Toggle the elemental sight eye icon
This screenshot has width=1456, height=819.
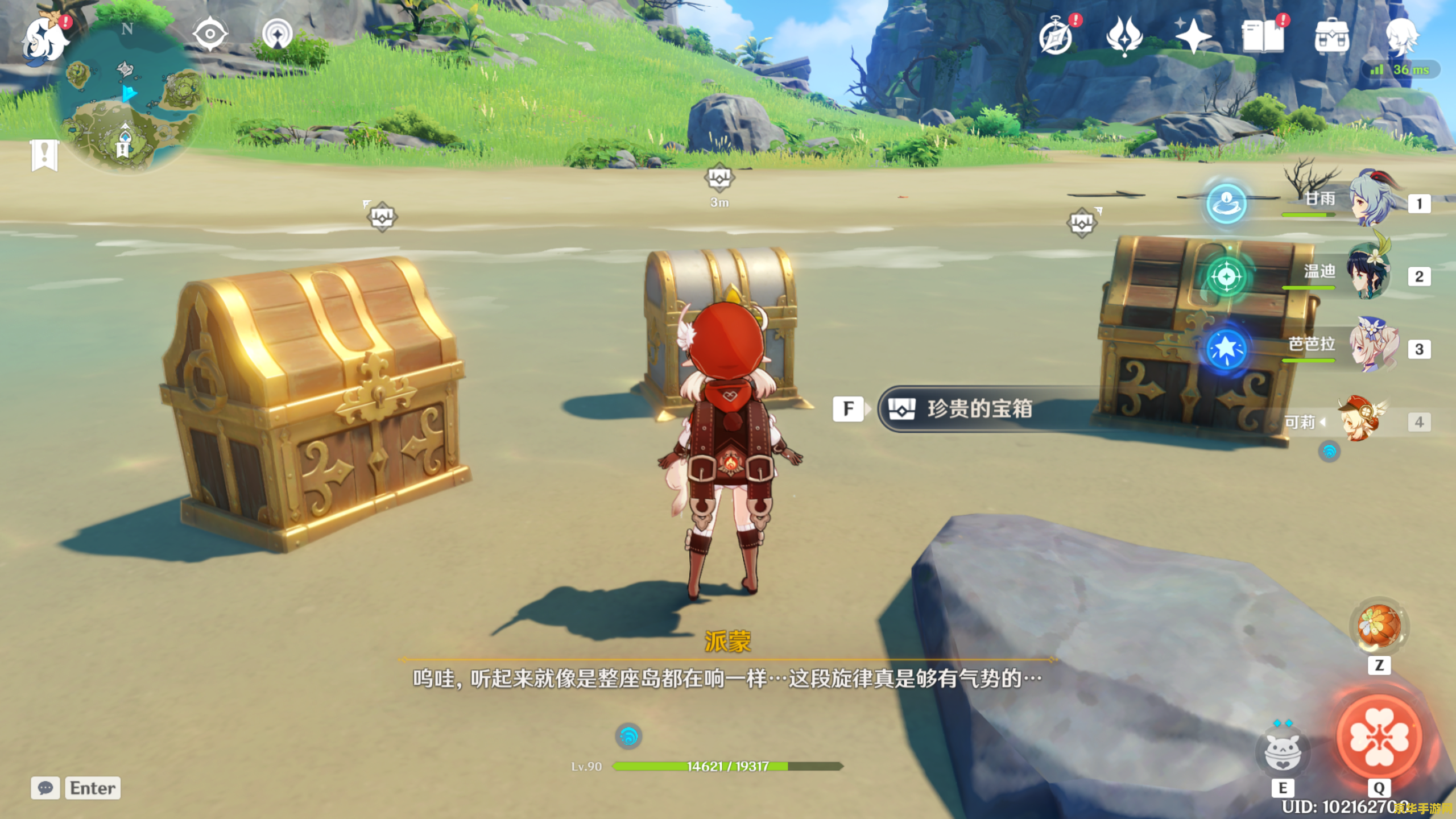(210, 34)
